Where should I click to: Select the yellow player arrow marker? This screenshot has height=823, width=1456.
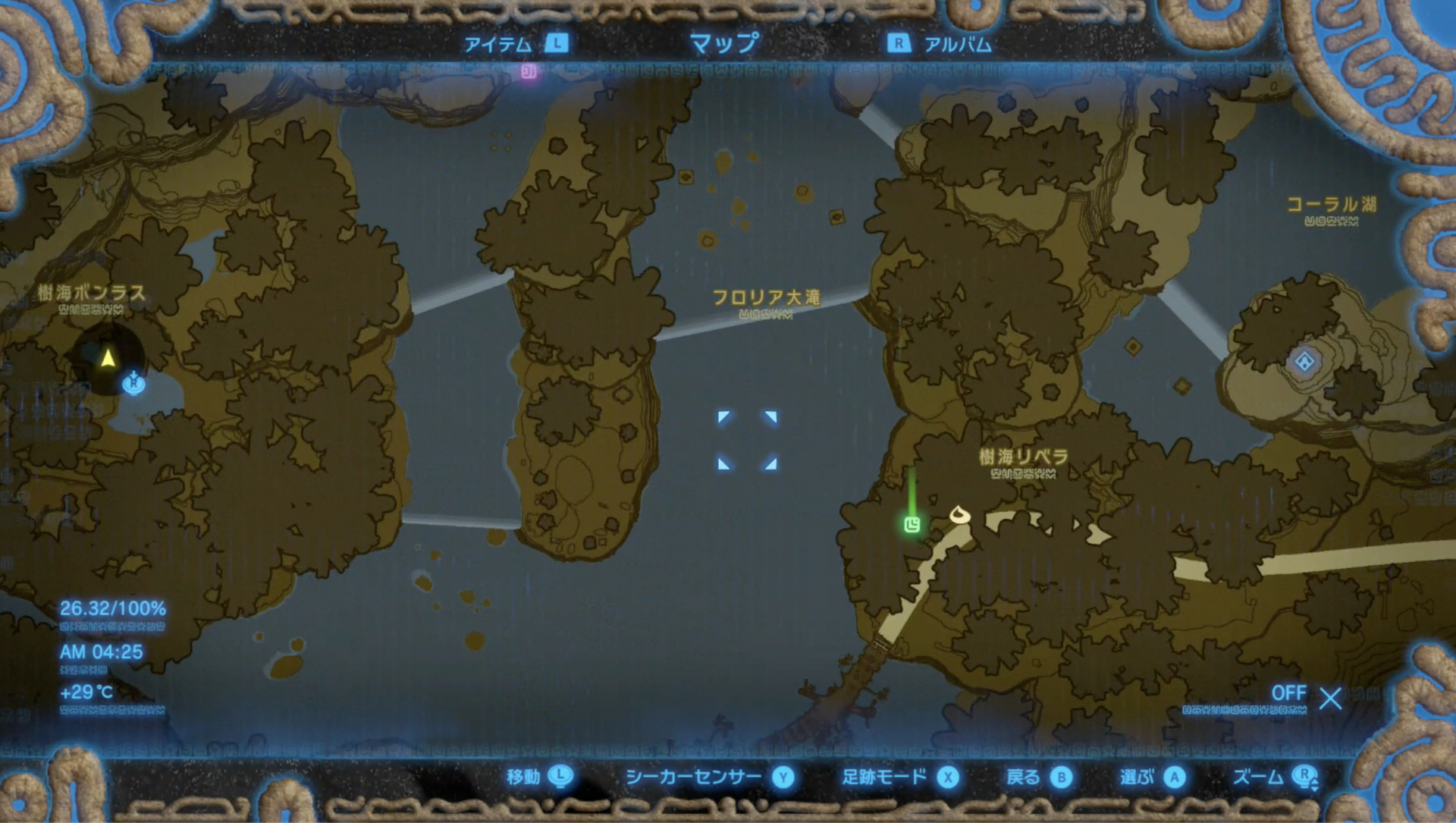[106, 357]
